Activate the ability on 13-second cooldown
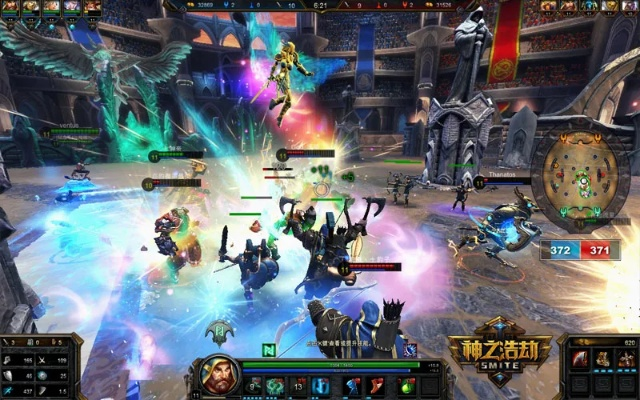 coord(298,385)
